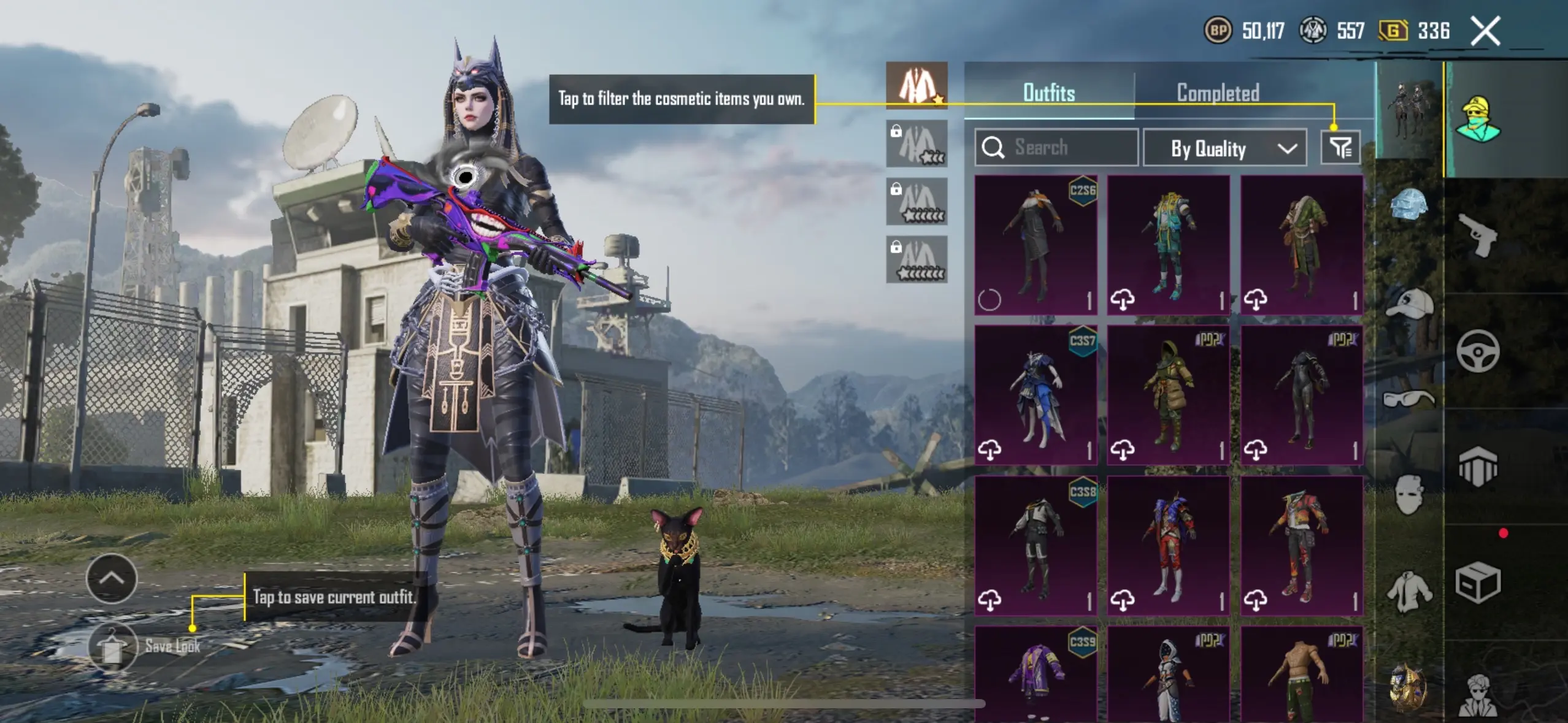This screenshot has height=723, width=1568.
Task: Select the C3S8 outfit tile
Action: (x=1036, y=545)
